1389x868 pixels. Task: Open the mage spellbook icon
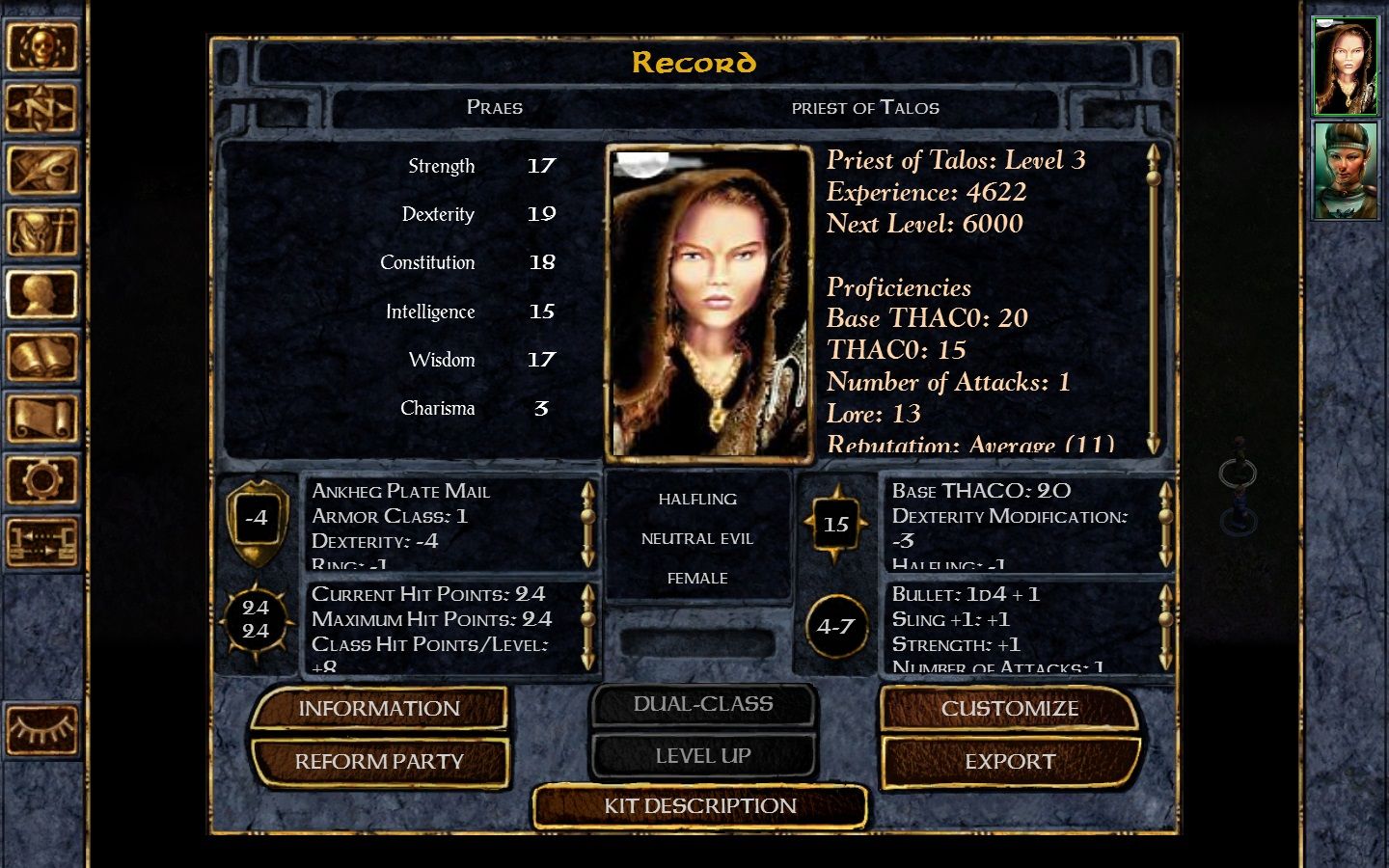41,357
